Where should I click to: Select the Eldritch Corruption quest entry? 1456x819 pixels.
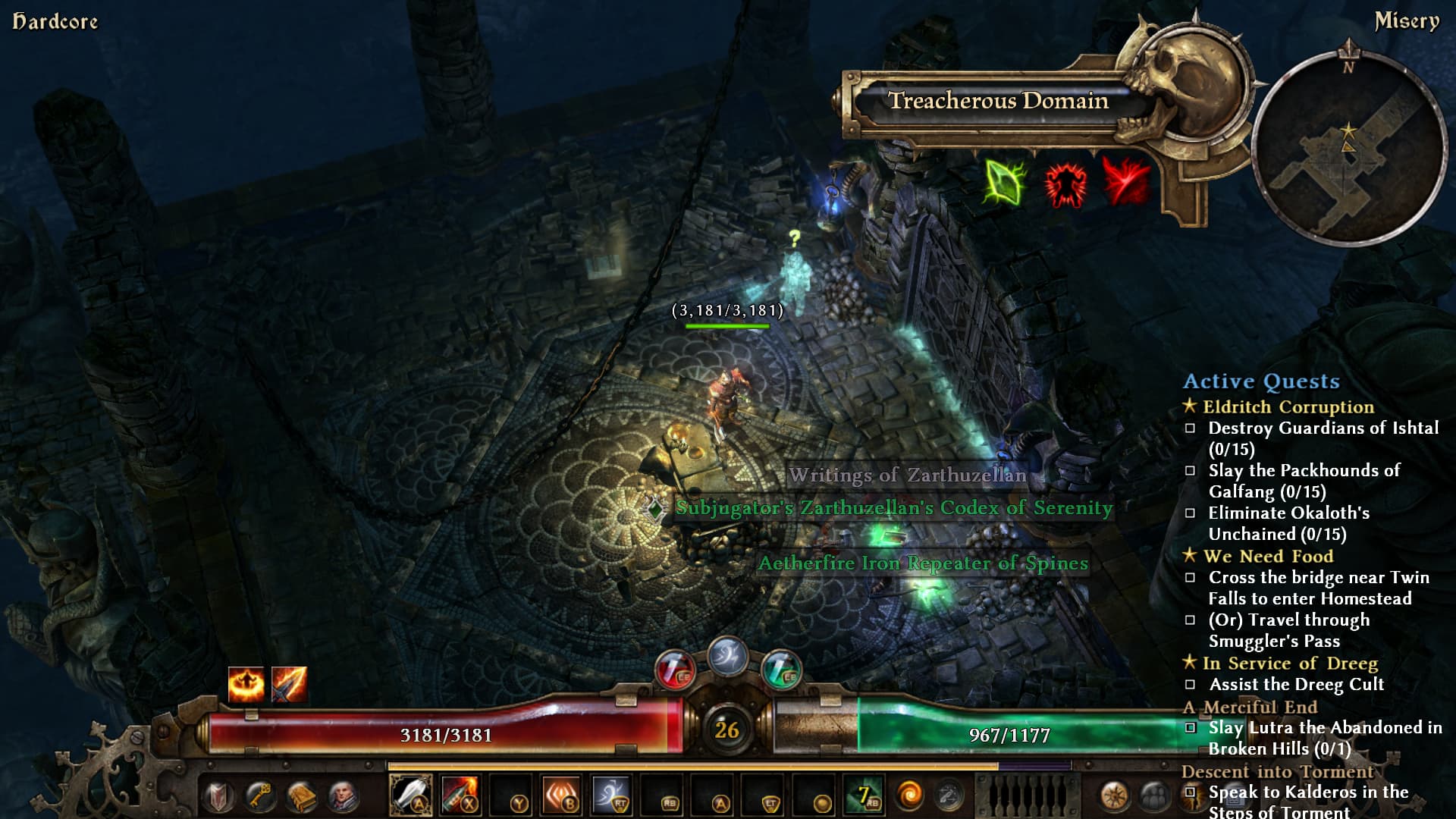[1288, 407]
